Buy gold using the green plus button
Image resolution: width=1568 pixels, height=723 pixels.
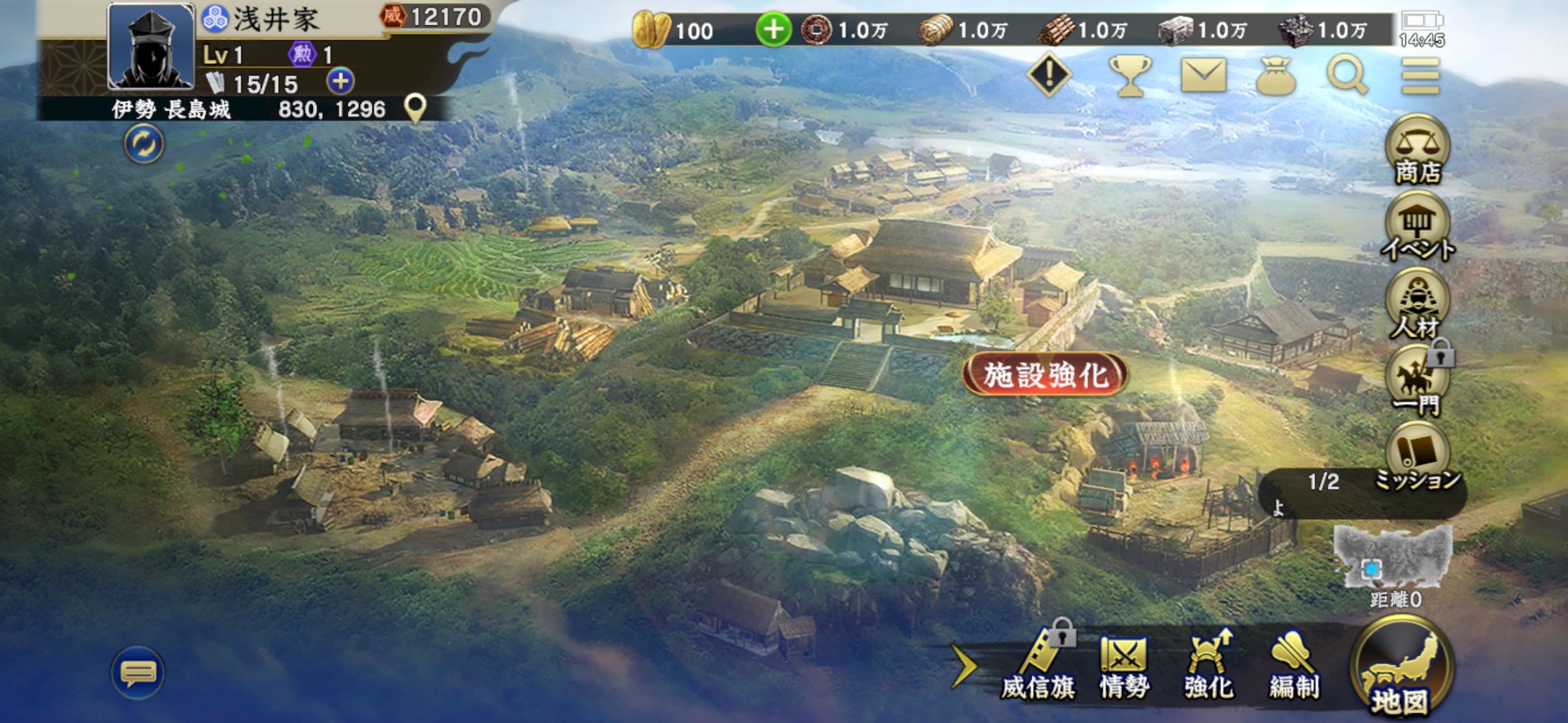[773, 31]
